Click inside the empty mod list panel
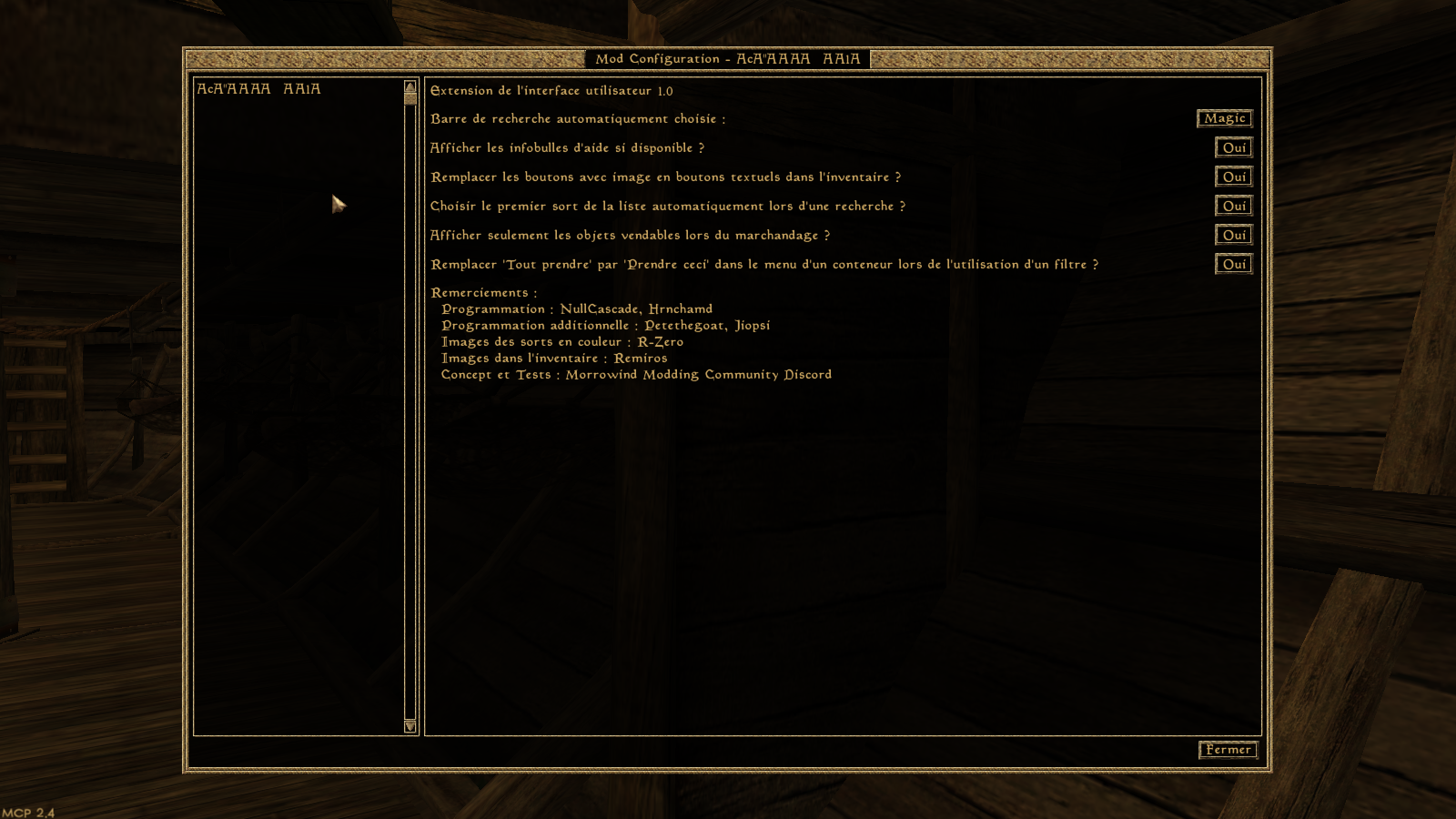The width and height of the screenshot is (1456, 819). click(291, 409)
